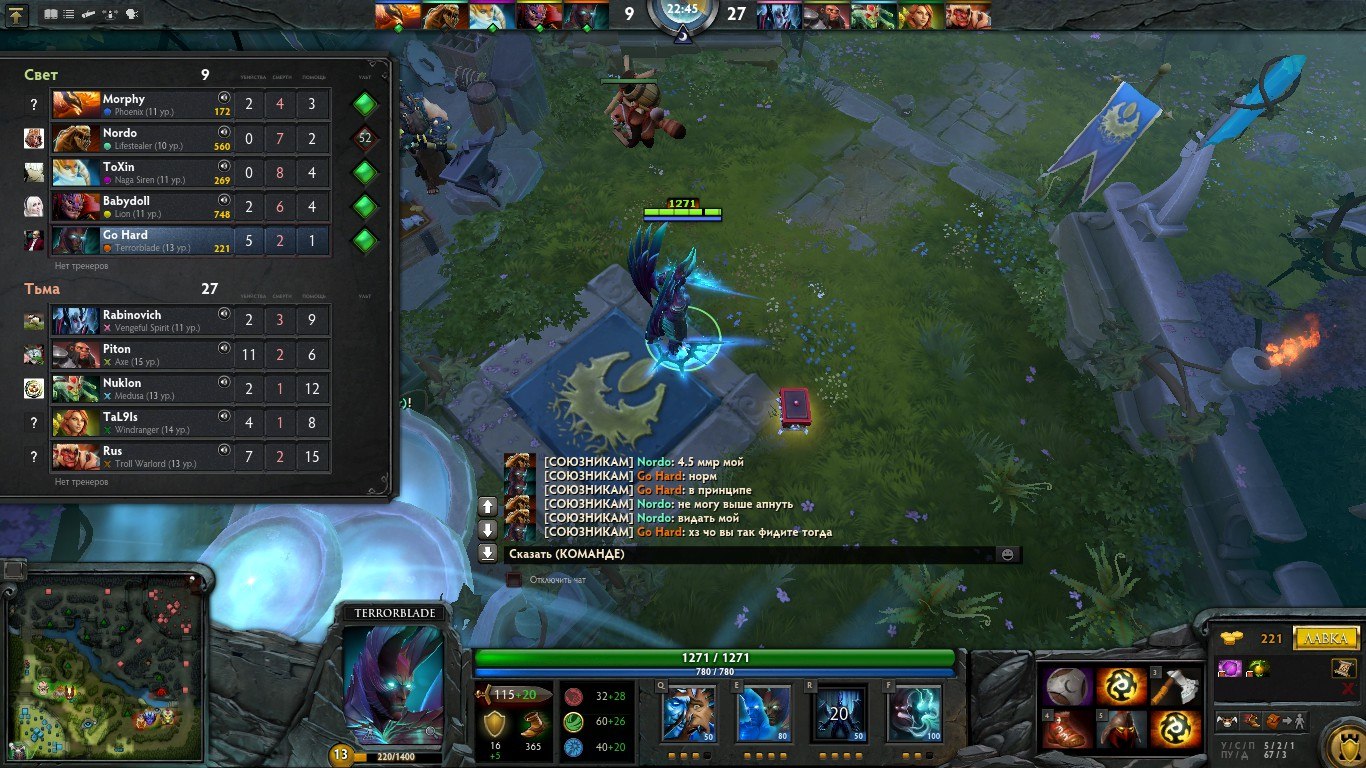Image resolution: width=1366 pixels, height=768 pixels.
Task: Select Nordo's Lifestealer row in scoreboard
Action: point(140,139)
